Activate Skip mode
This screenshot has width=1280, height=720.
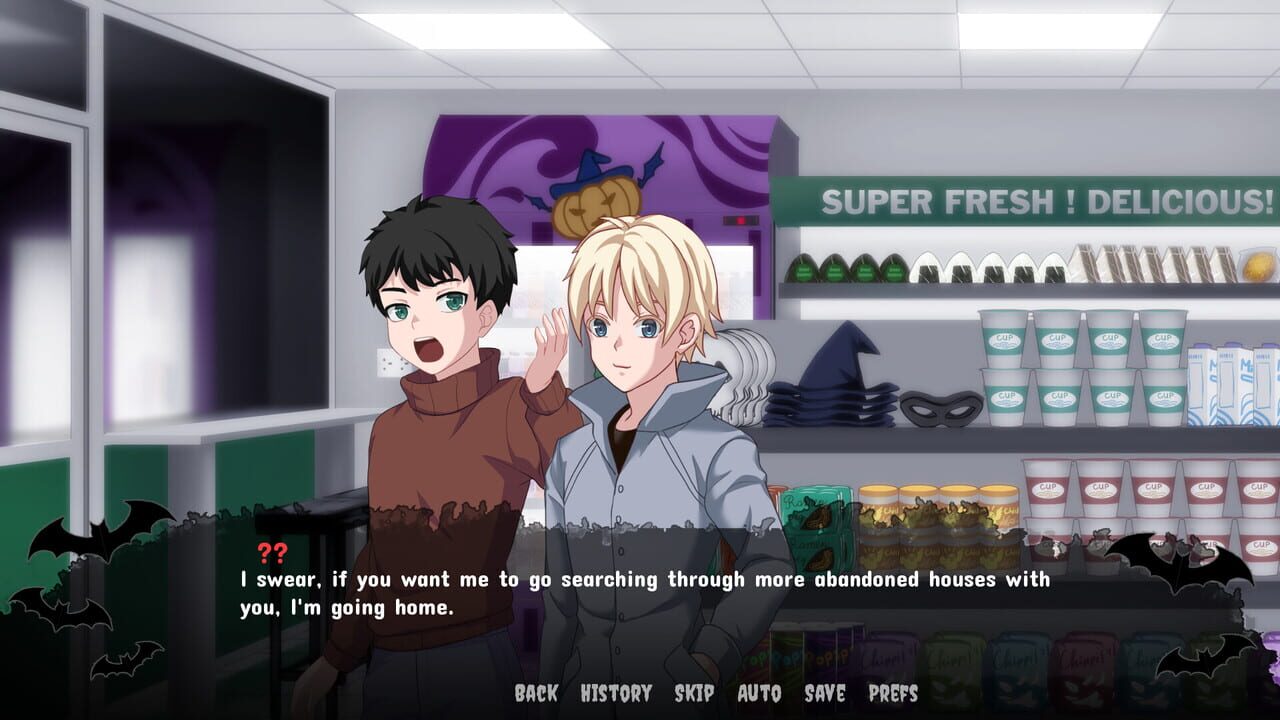pyautogui.click(x=693, y=692)
